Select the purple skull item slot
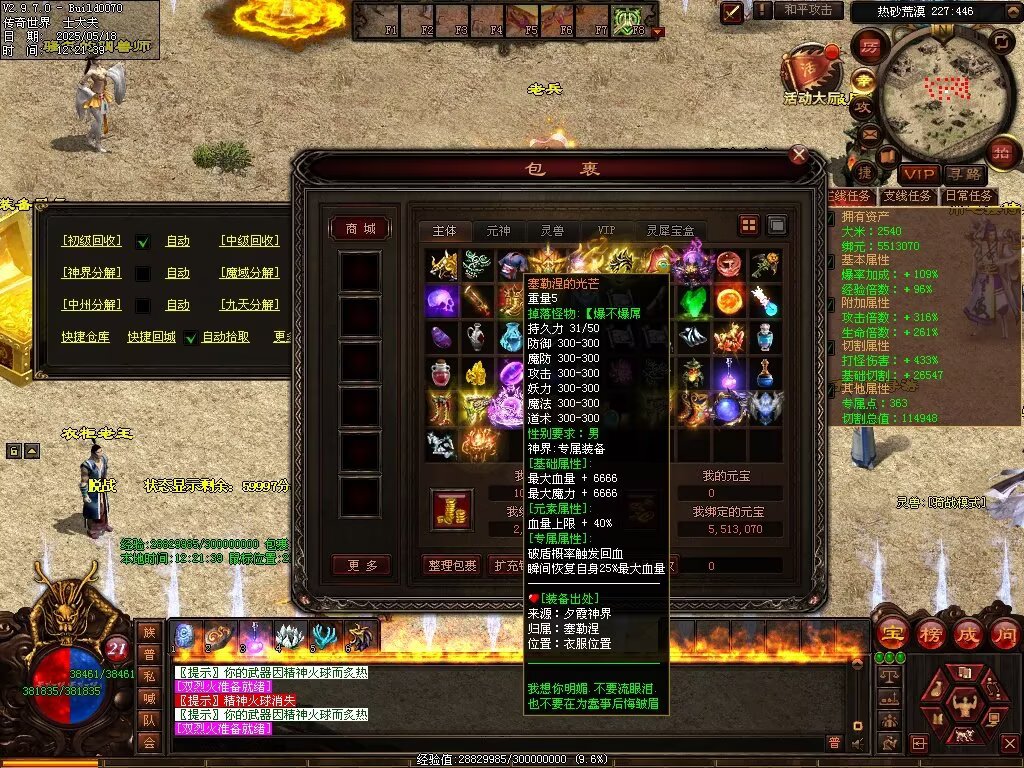 (x=442, y=300)
